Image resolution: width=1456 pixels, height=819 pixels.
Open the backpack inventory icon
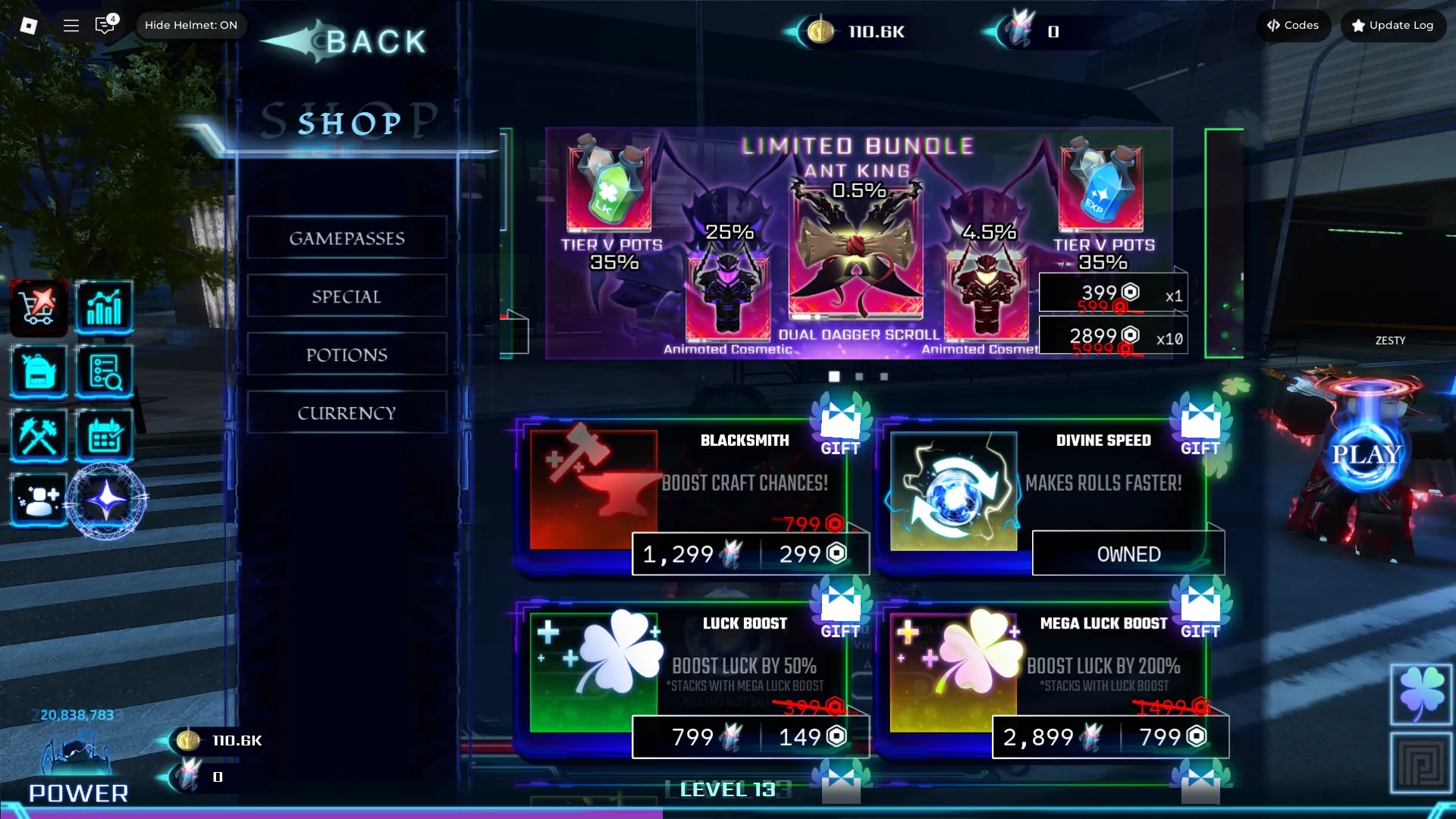point(39,371)
